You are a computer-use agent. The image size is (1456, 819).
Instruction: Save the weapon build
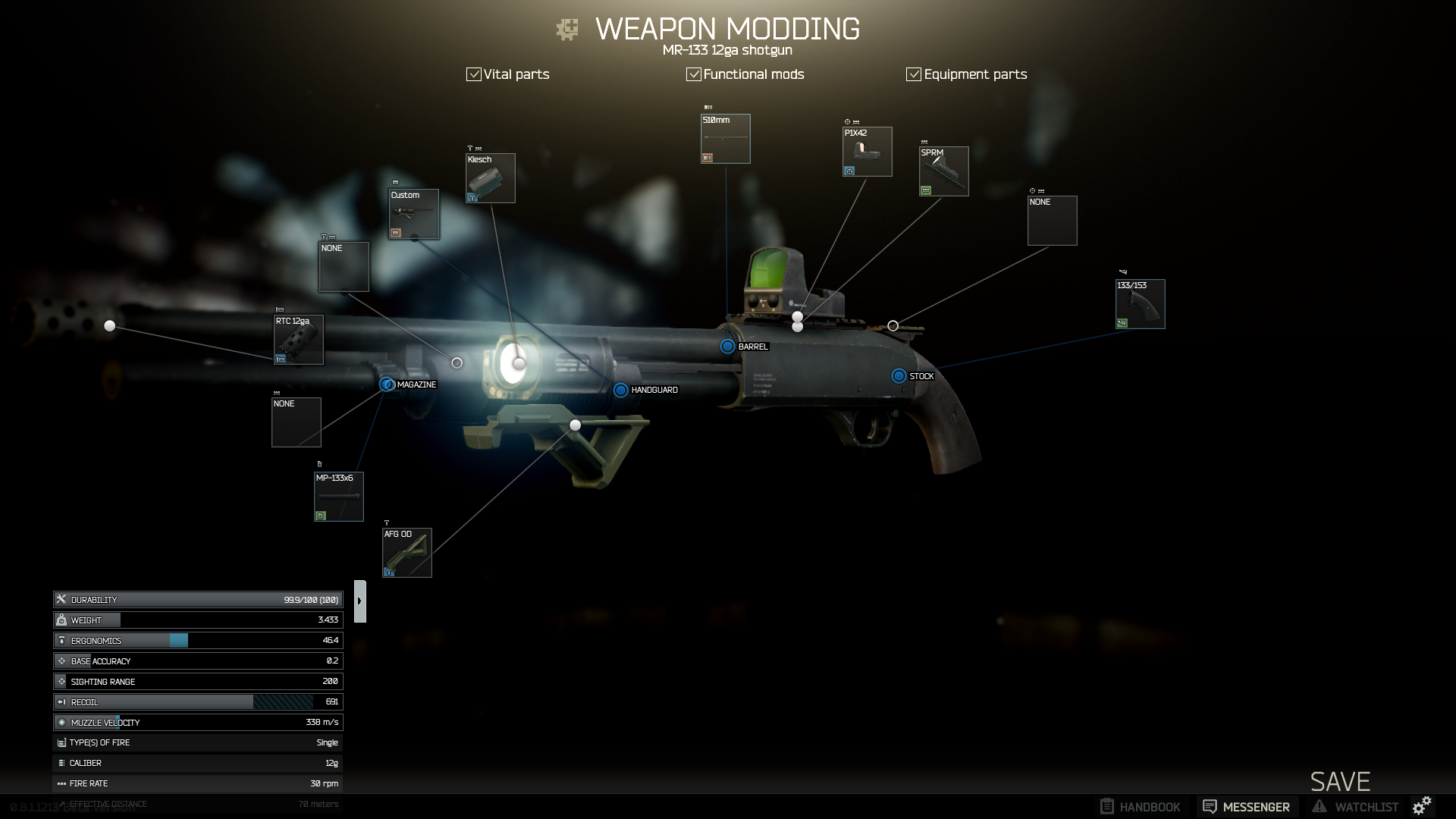coord(1340,782)
